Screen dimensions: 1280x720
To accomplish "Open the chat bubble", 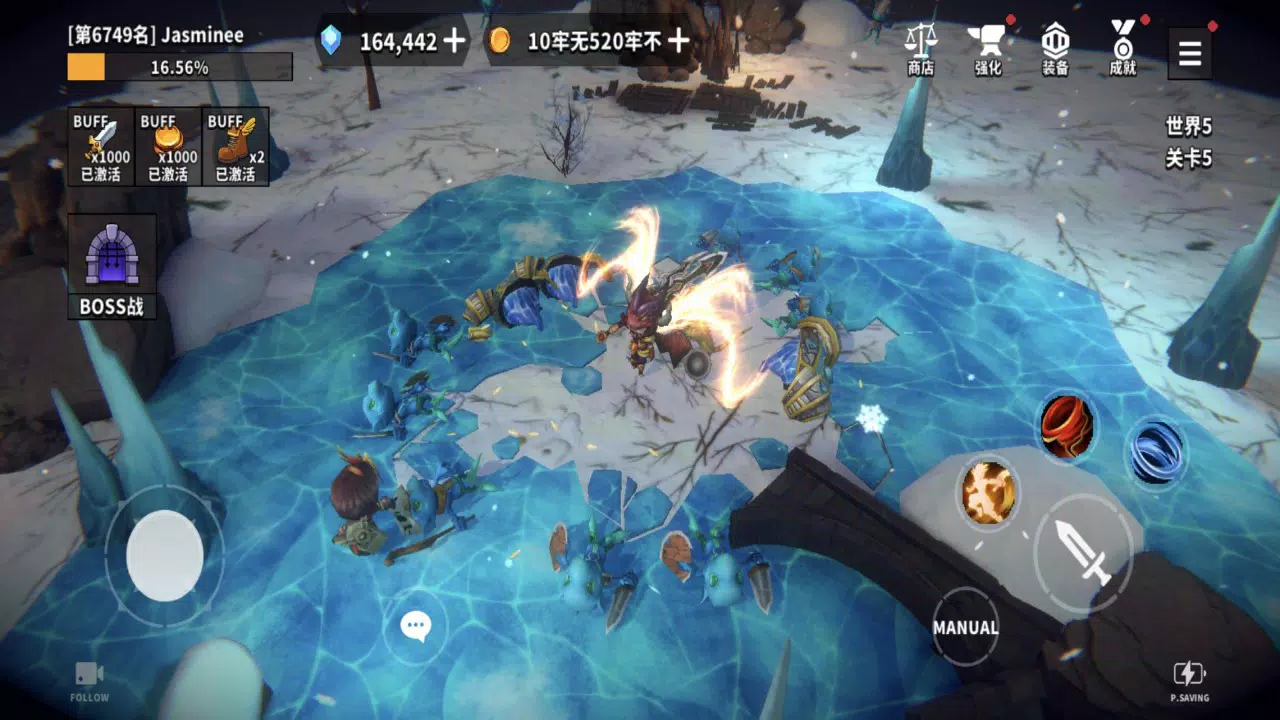I will click(416, 626).
